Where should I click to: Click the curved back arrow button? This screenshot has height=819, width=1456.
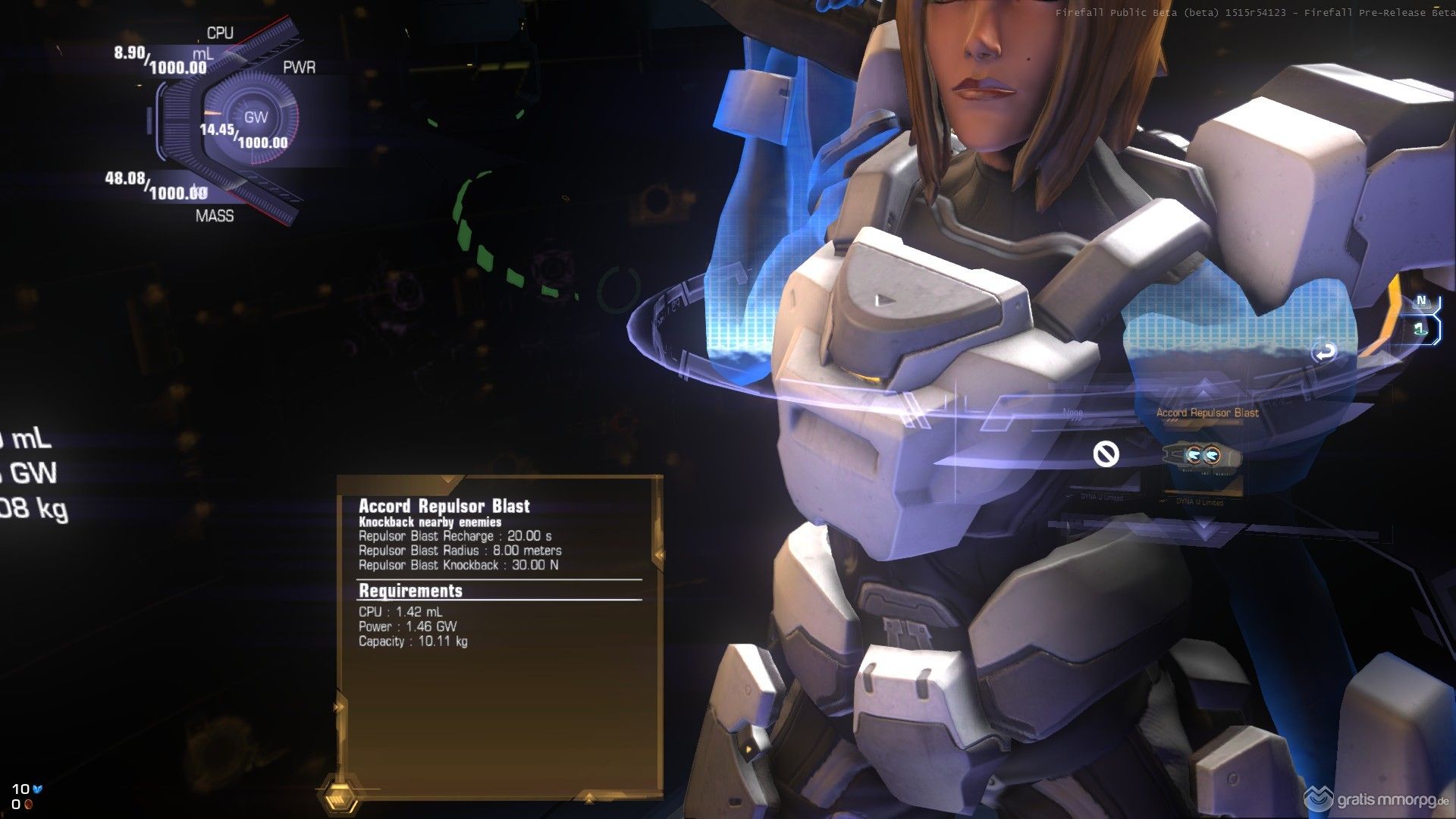(x=1325, y=352)
